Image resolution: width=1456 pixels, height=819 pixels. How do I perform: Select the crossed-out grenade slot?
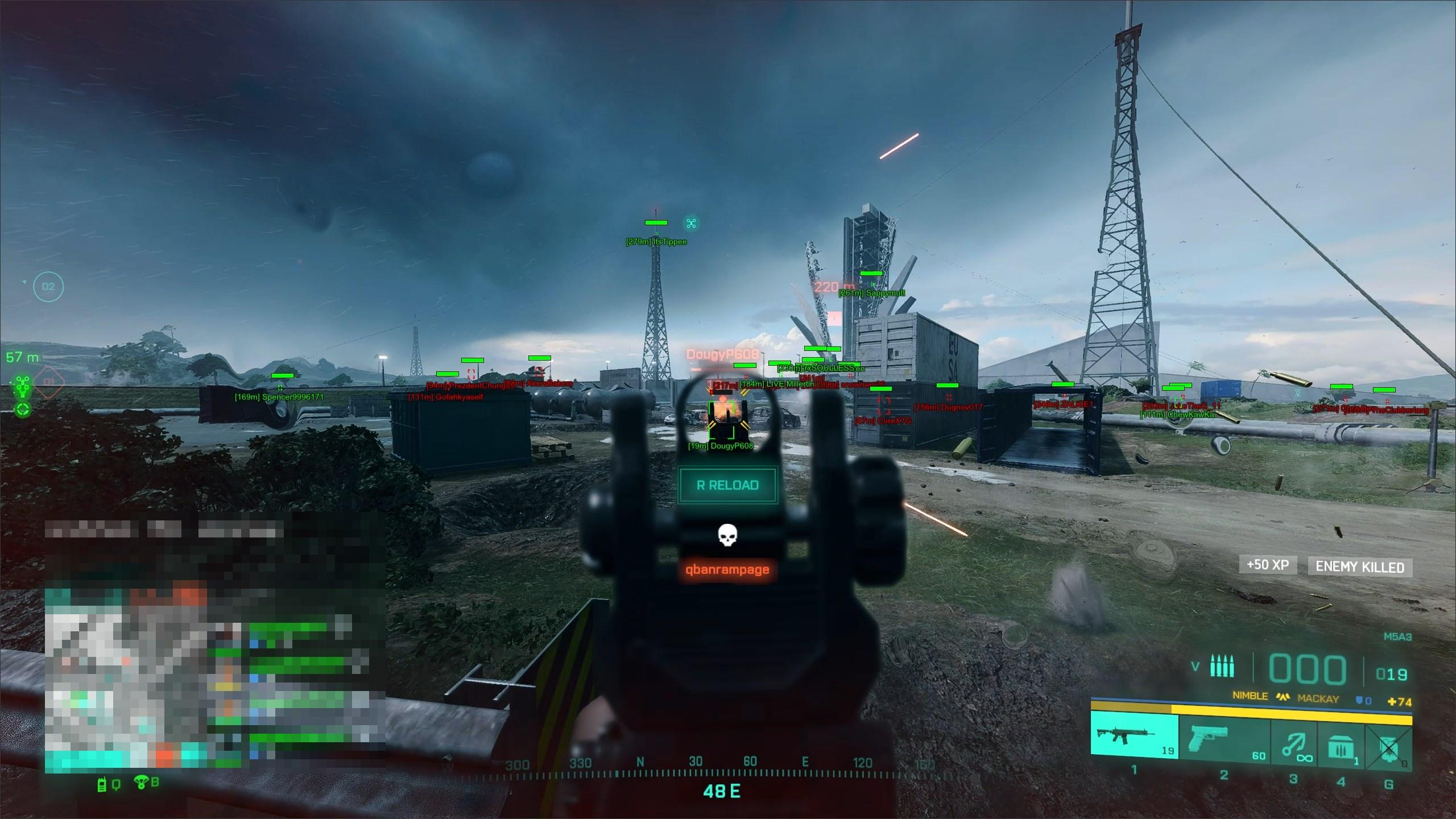pos(1388,746)
